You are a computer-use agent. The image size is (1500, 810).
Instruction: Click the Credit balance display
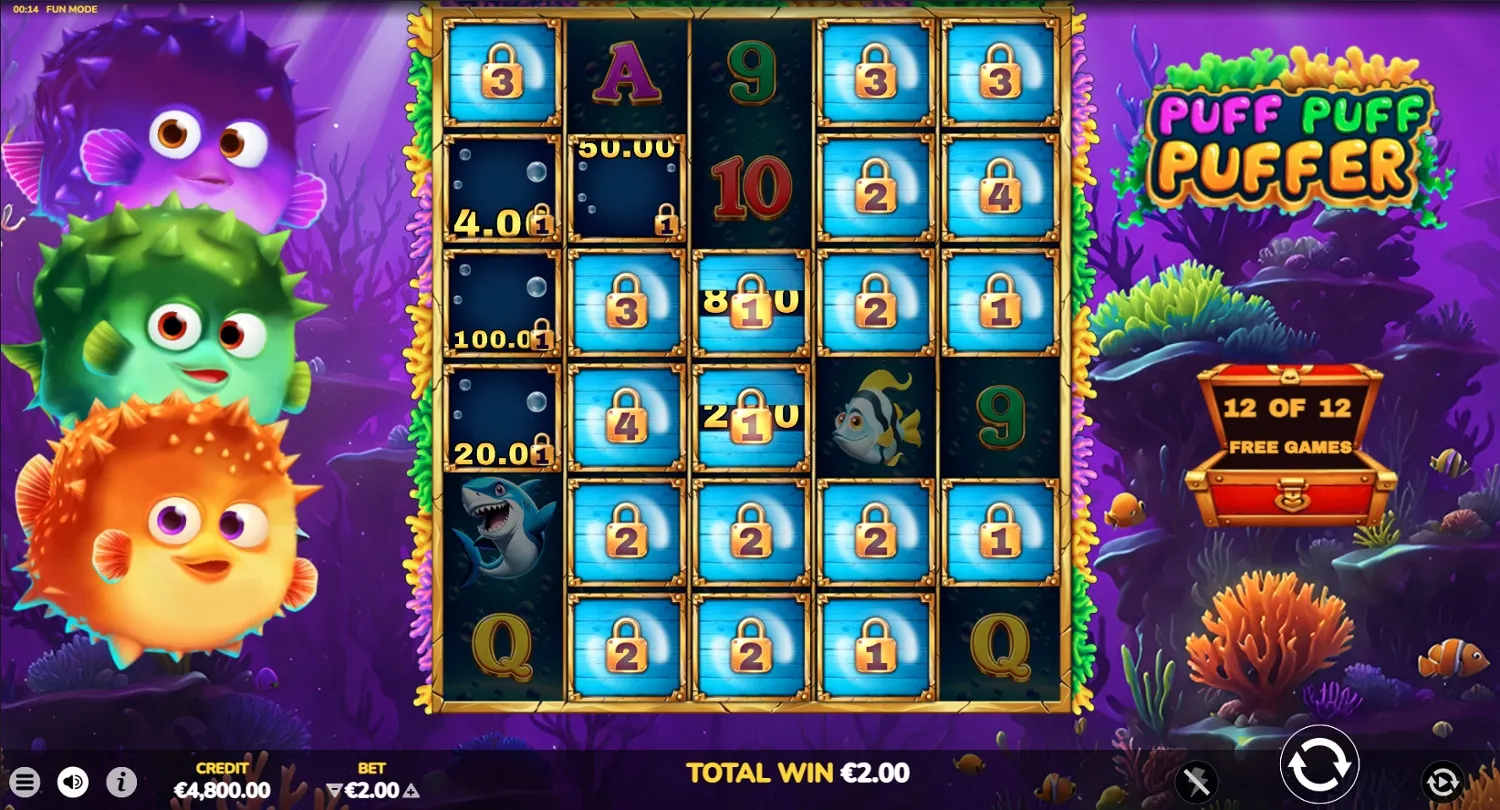tap(224, 782)
